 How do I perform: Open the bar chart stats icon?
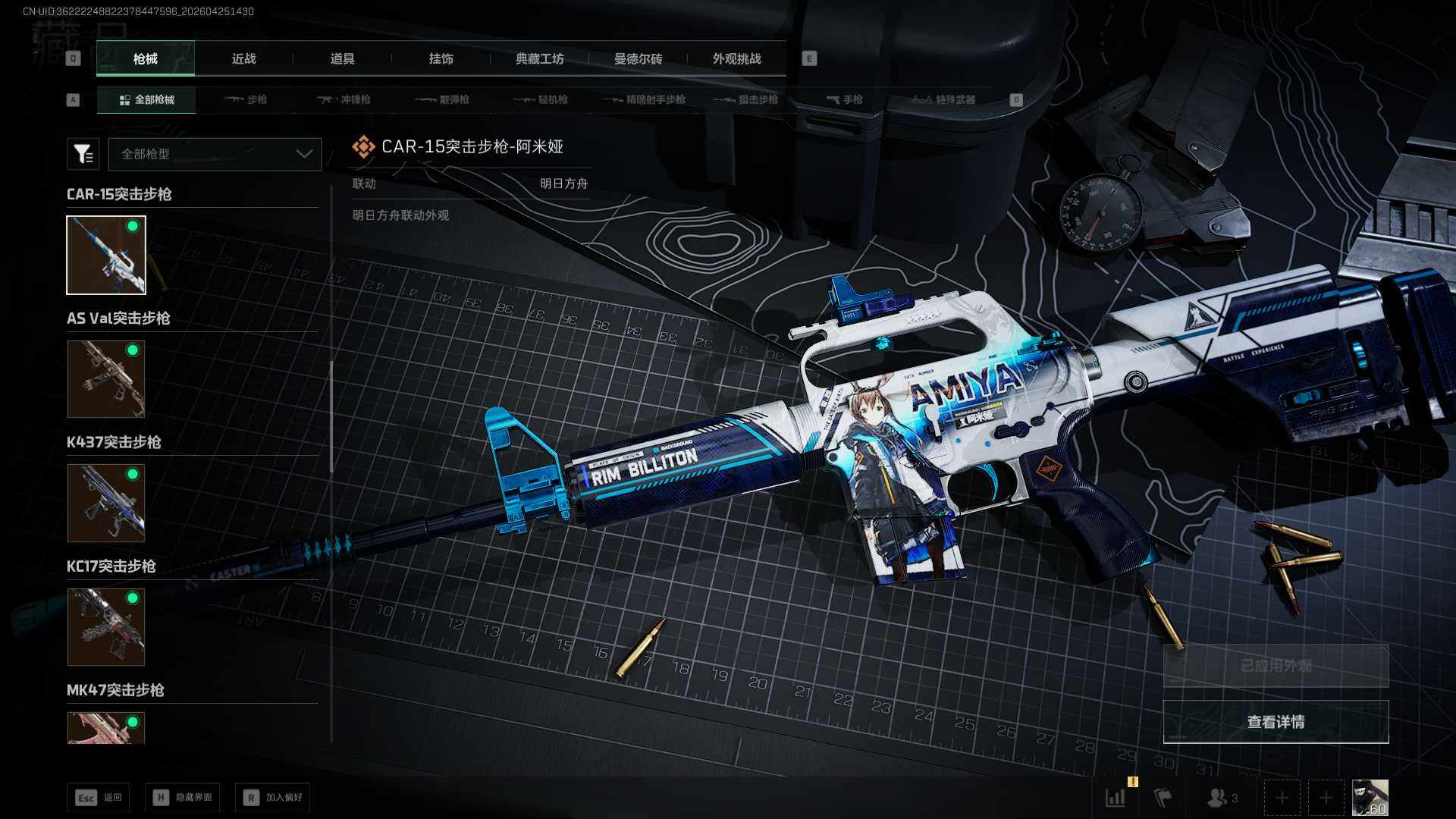(1116, 798)
